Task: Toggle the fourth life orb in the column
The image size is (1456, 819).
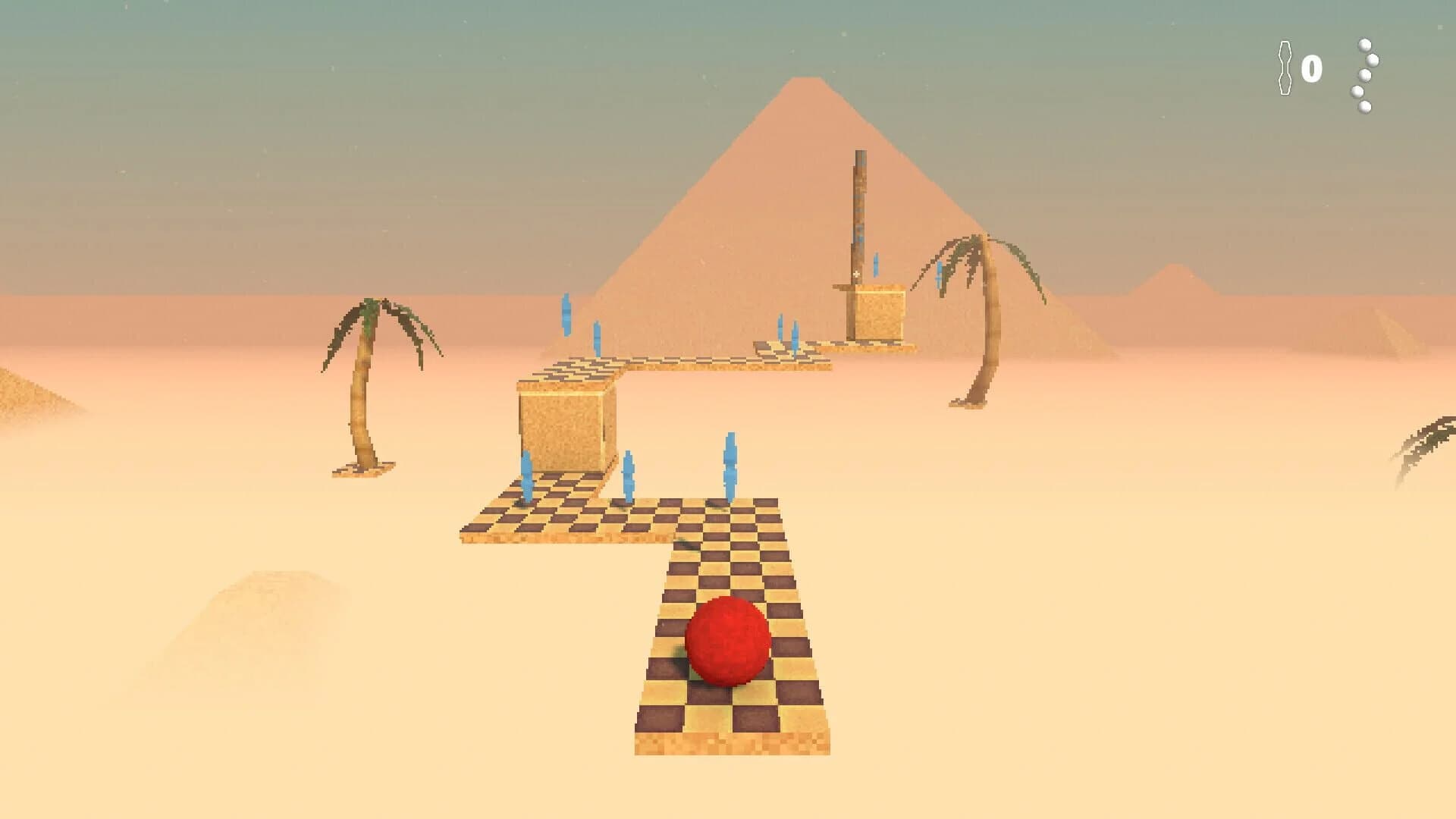Action: 1356,93
